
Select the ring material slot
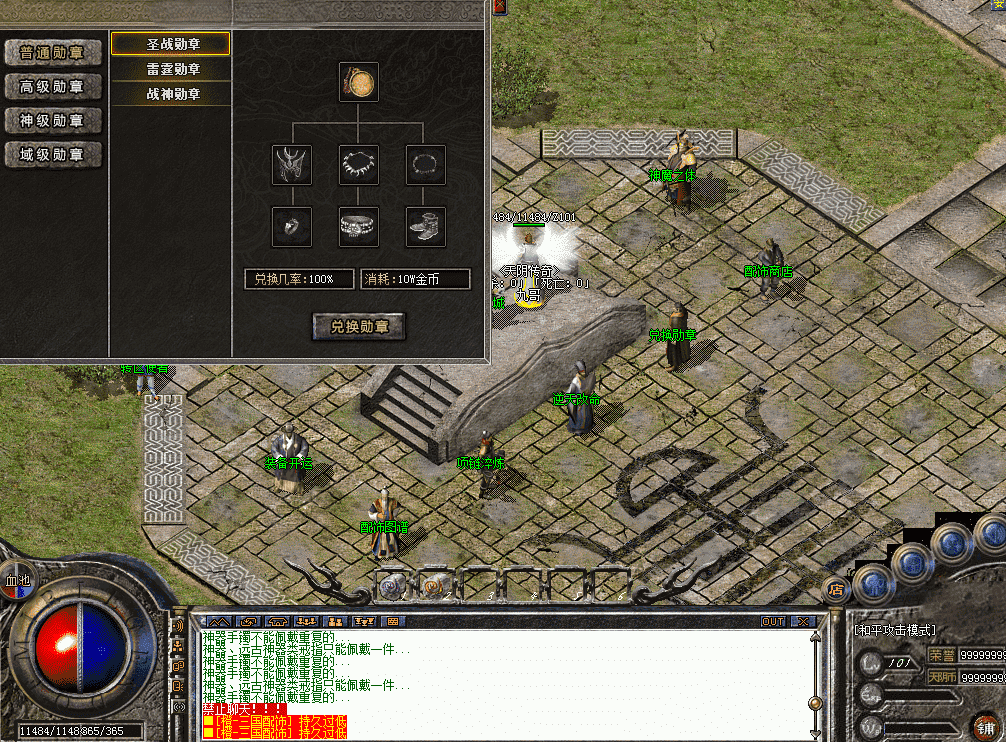tap(292, 227)
